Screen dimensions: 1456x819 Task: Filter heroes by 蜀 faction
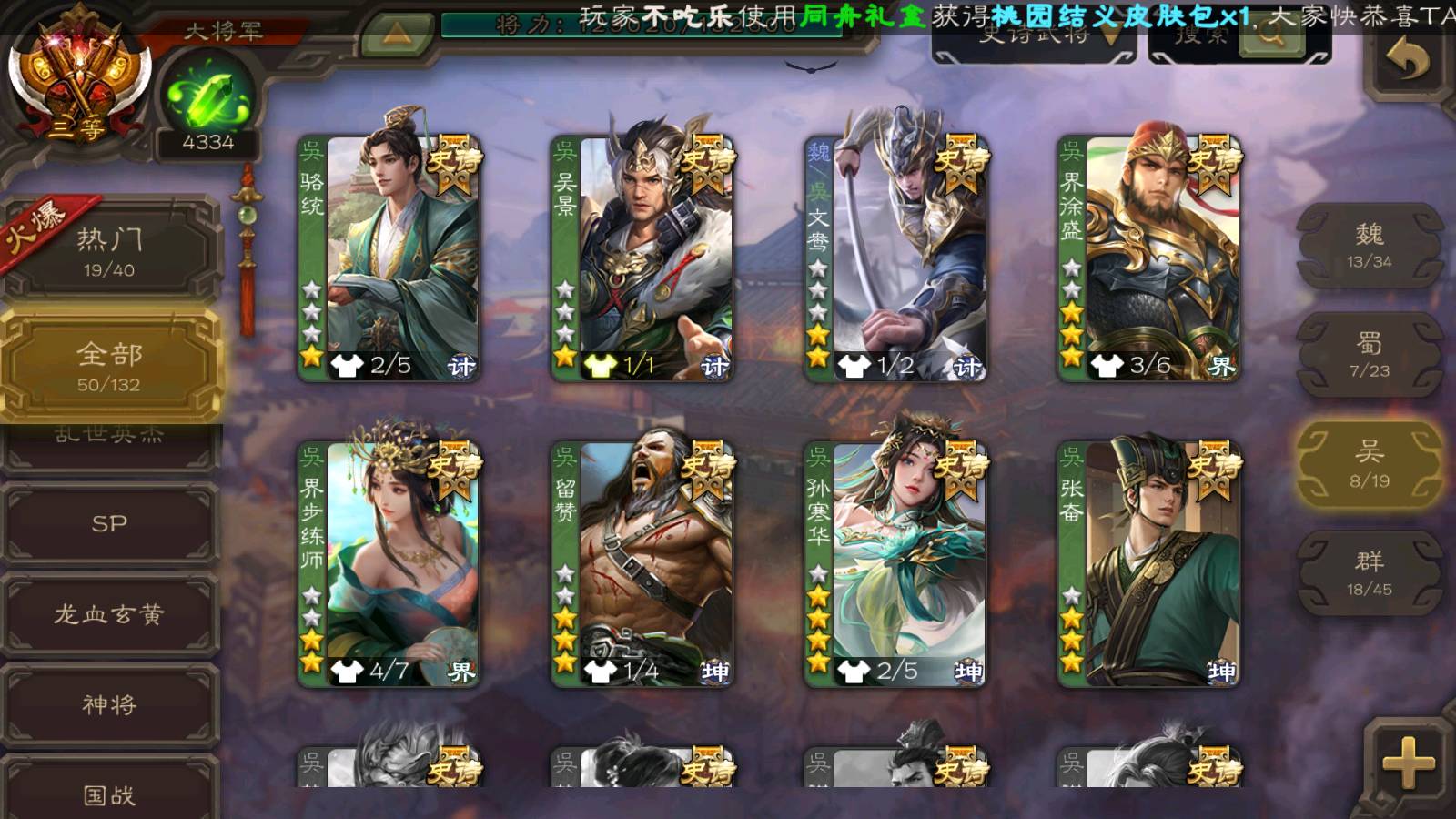tap(1370, 355)
